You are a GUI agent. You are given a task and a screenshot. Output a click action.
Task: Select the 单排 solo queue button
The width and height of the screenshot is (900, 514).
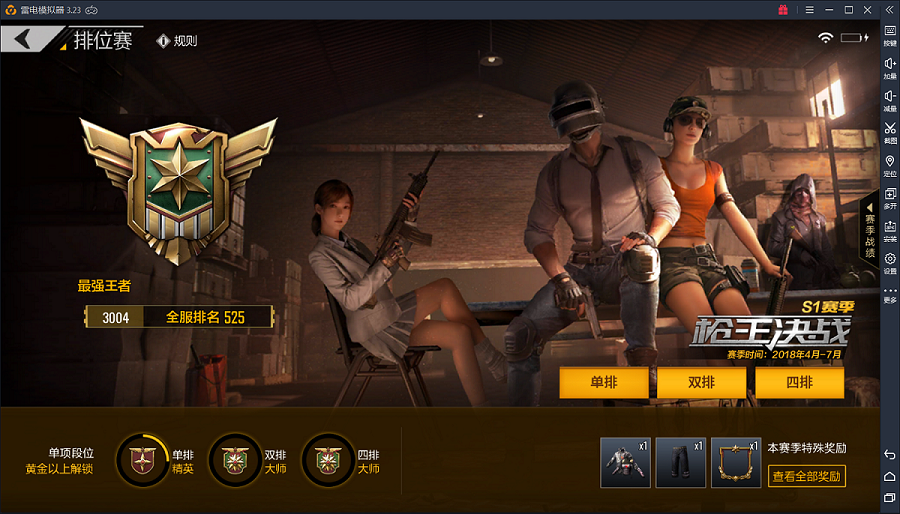(603, 382)
